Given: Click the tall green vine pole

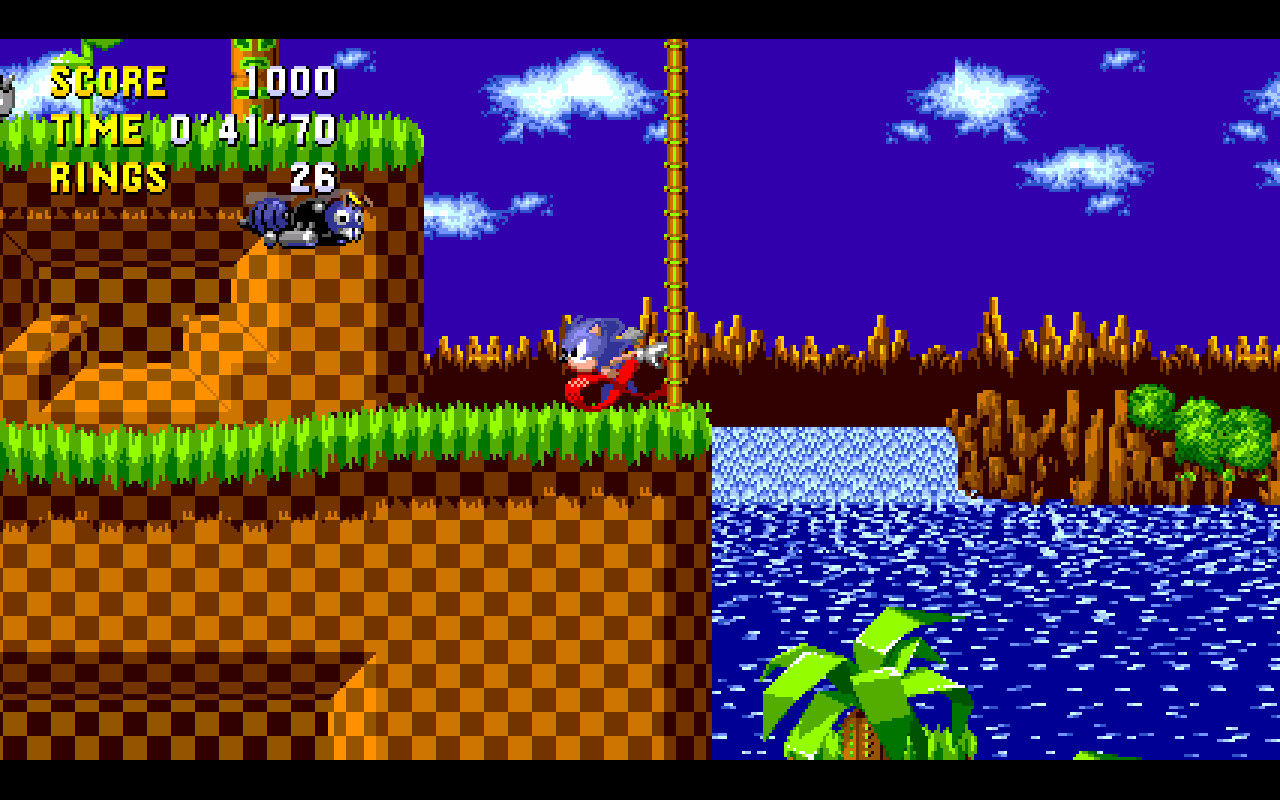Looking at the screenshot, I should pyautogui.click(x=676, y=200).
